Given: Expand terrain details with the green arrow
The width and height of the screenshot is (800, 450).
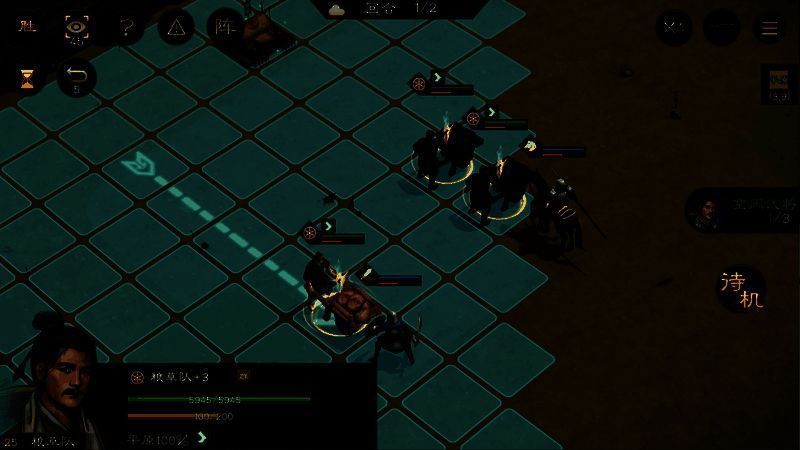Looking at the screenshot, I should [x=203, y=437].
